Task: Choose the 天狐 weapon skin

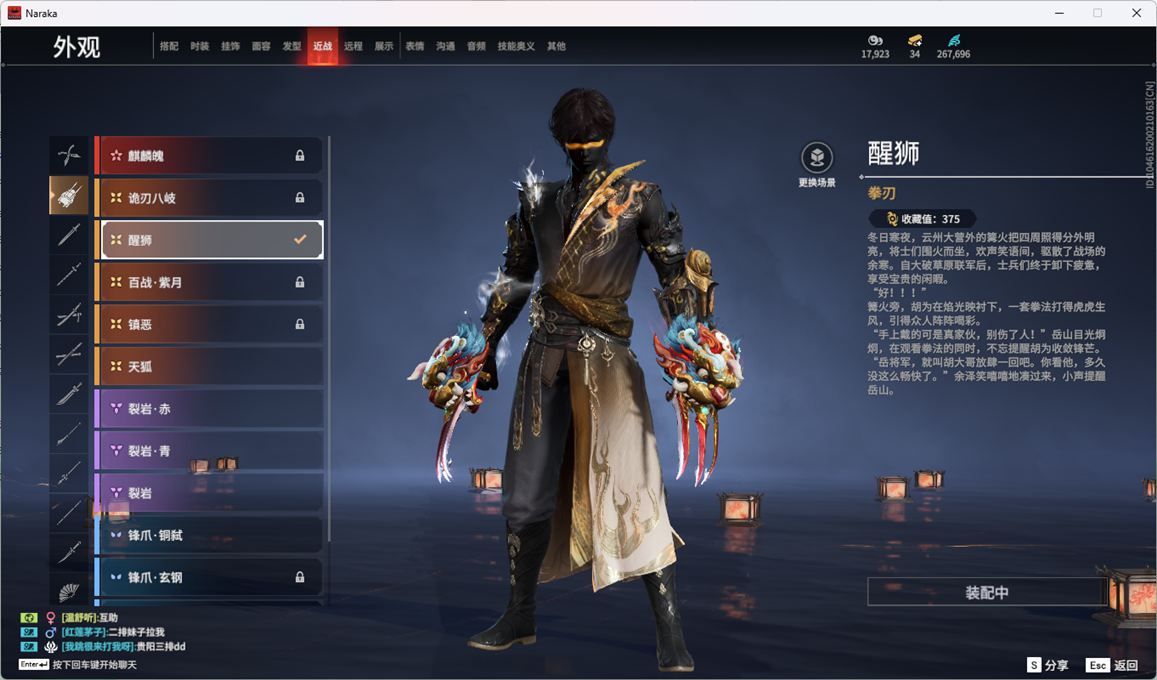Action: [x=208, y=367]
